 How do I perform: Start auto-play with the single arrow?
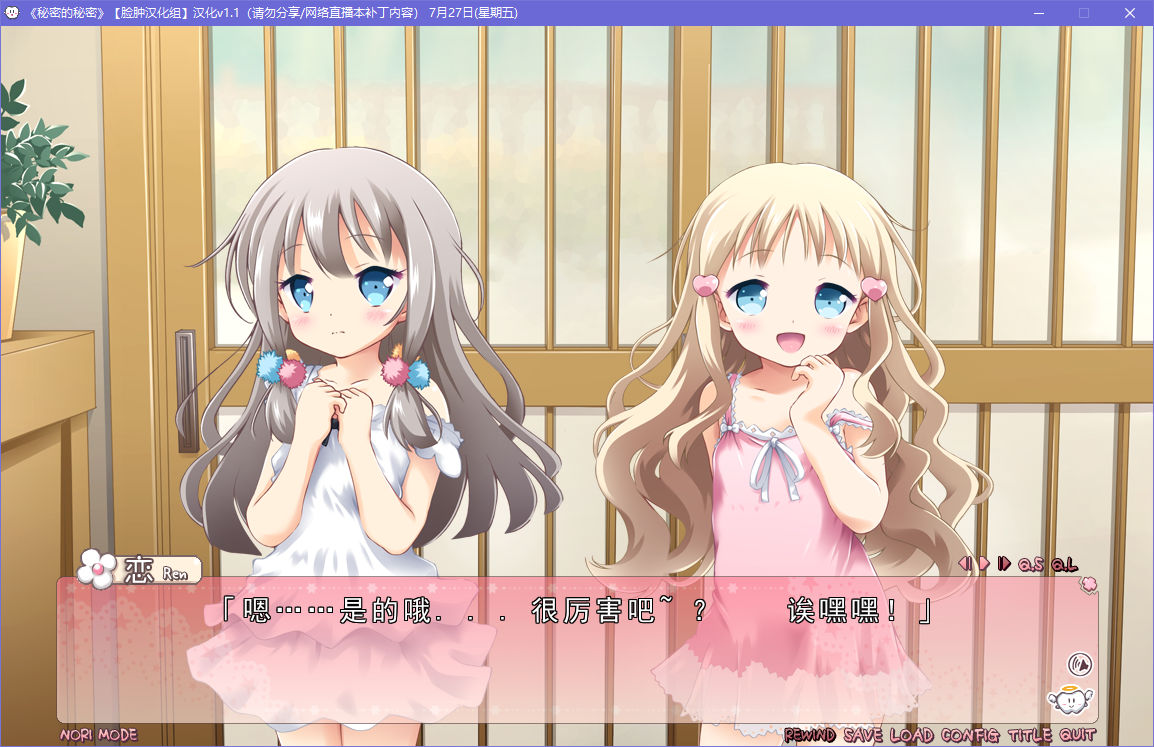point(984,564)
